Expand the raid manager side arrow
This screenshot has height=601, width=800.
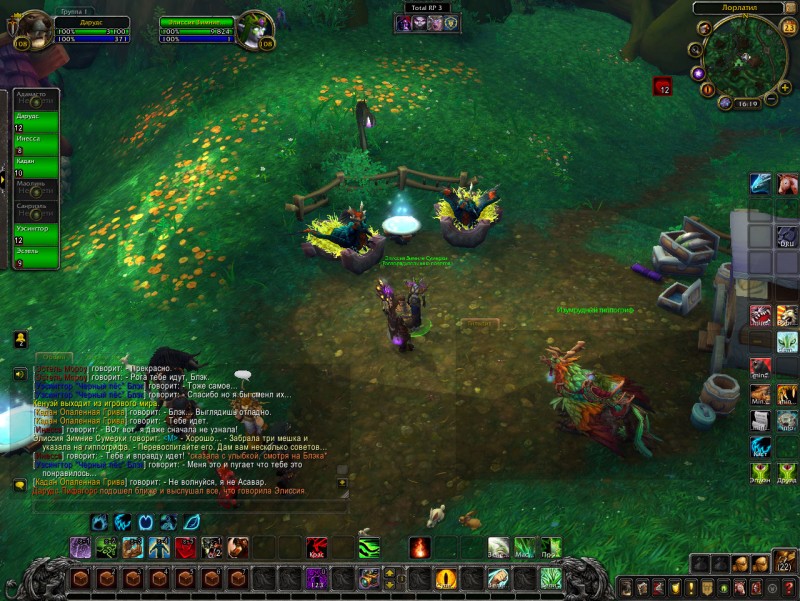(x=3, y=179)
